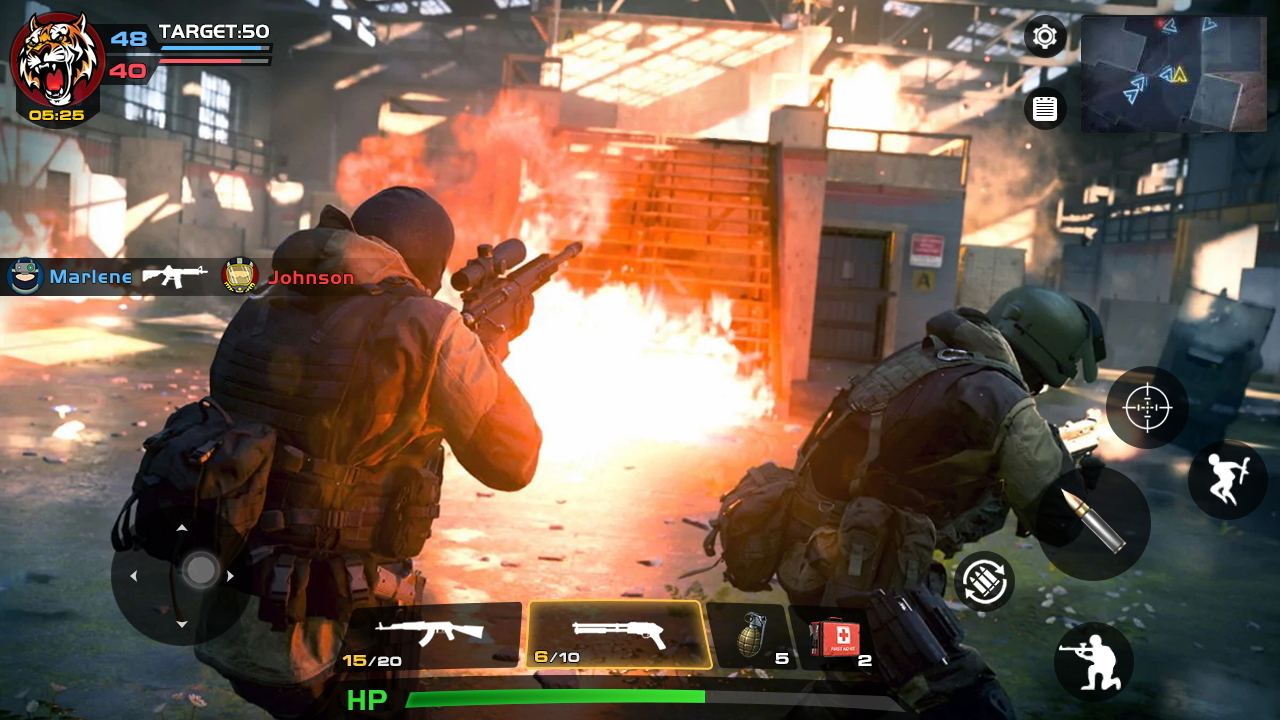Tap the green HP bar
The height and width of the screenshot is (720, 1280).
tap(555, 696)
